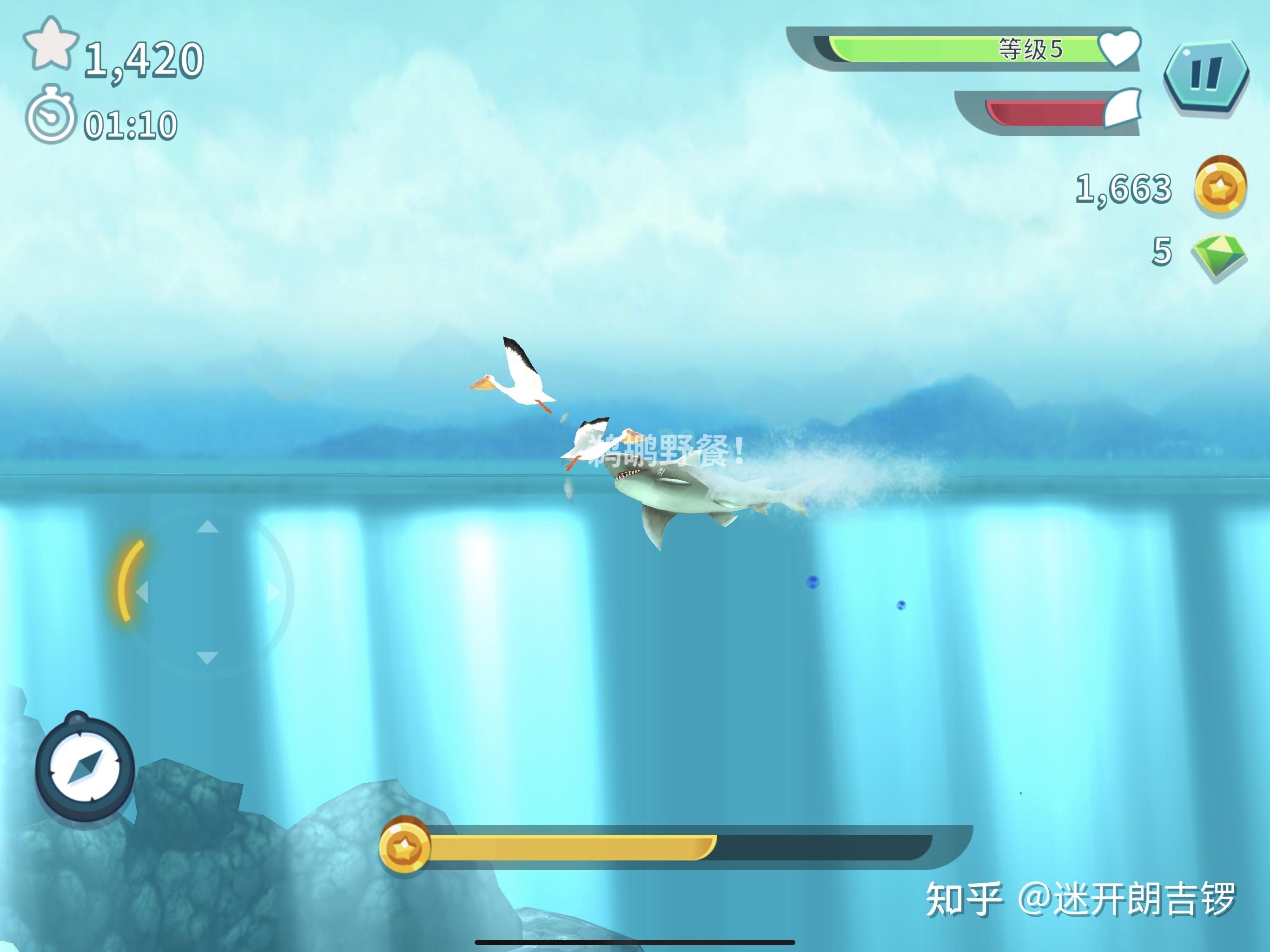Open the map via the compass icon
1270x952 pixels.
(x=85, y=768)
